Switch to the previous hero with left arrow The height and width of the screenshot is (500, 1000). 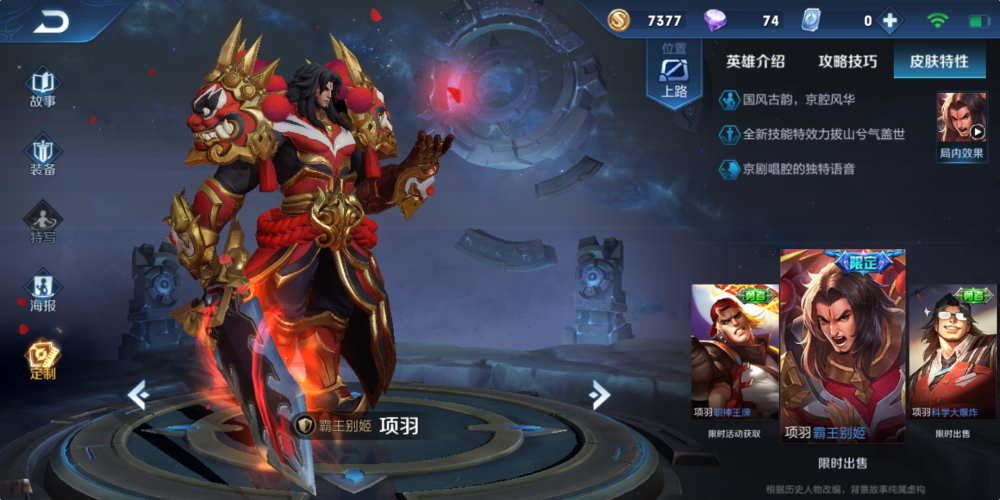pyautogui.click(x=138, y=396)
